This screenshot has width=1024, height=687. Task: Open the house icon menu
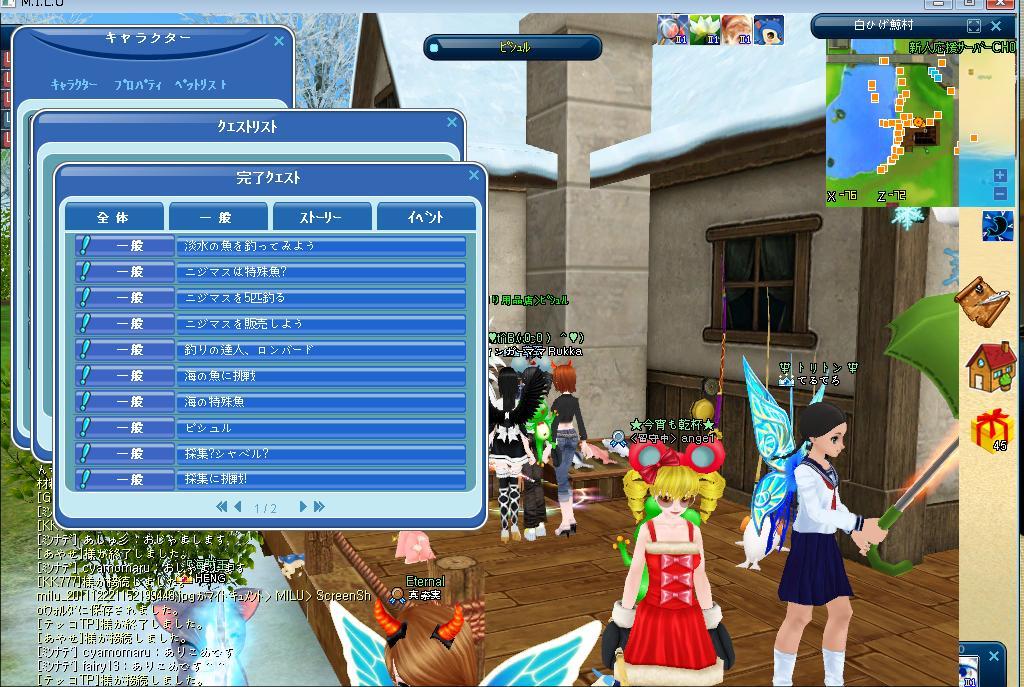(x=990, y=366)
